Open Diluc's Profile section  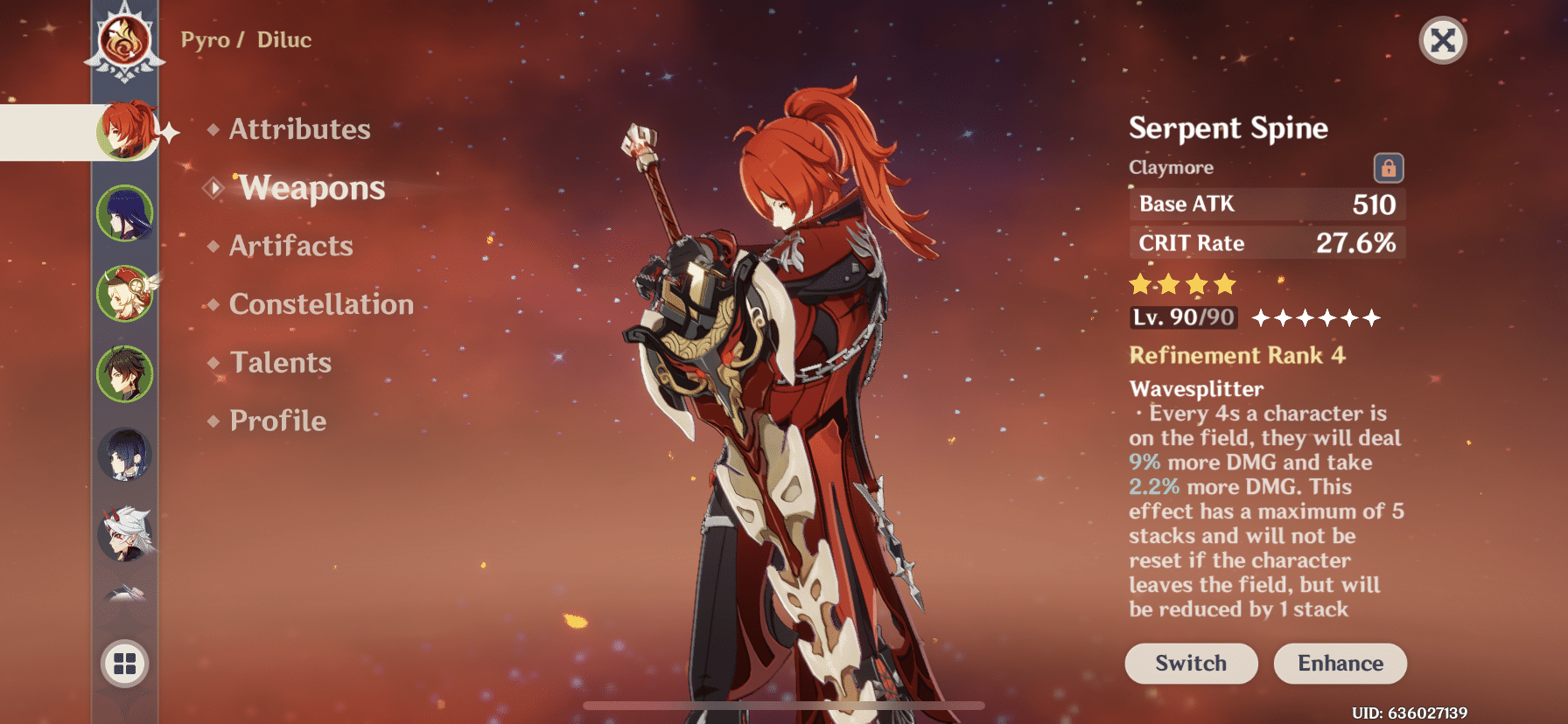point(276,421)
